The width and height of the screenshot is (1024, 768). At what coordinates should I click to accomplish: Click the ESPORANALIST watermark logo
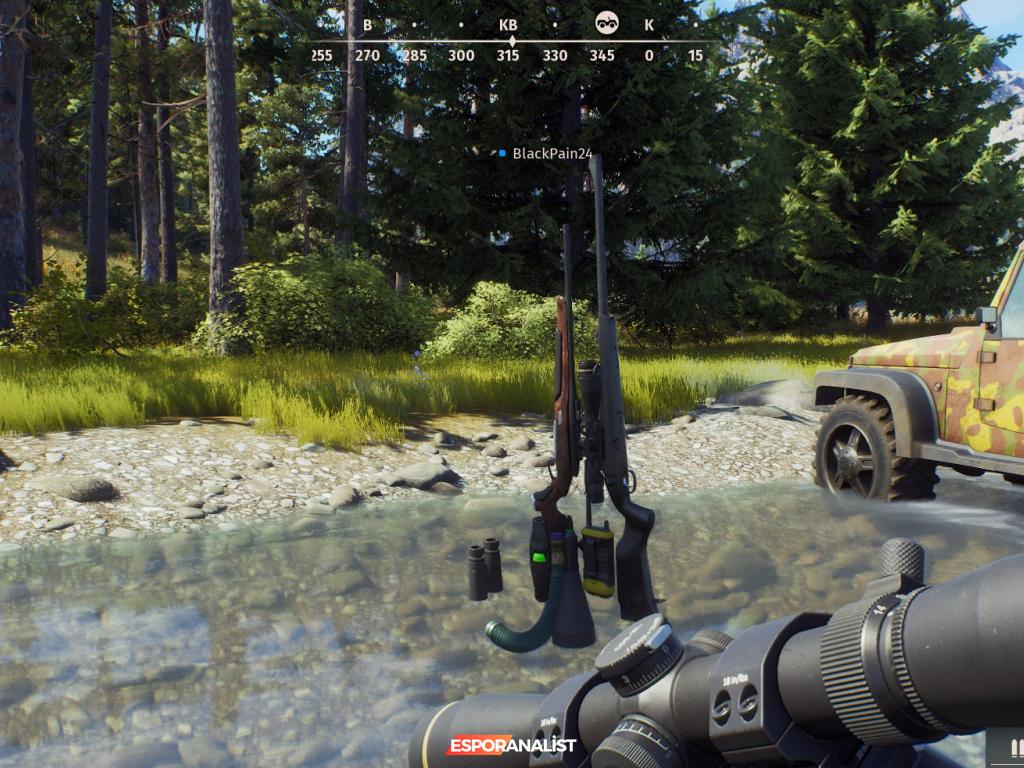click(x=511, y=745)
